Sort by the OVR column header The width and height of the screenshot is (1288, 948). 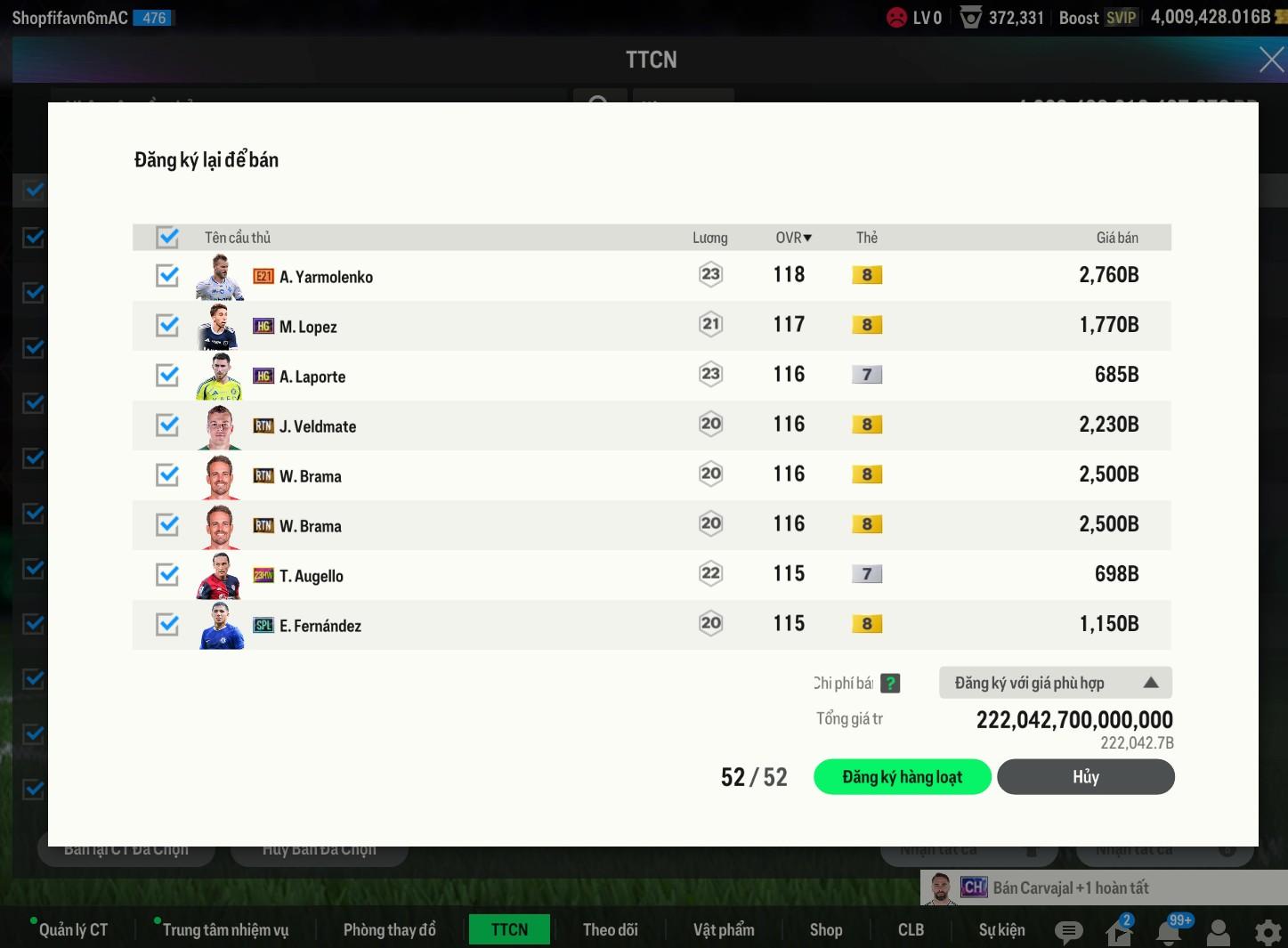pyautogui.click(x=792, y=238)
